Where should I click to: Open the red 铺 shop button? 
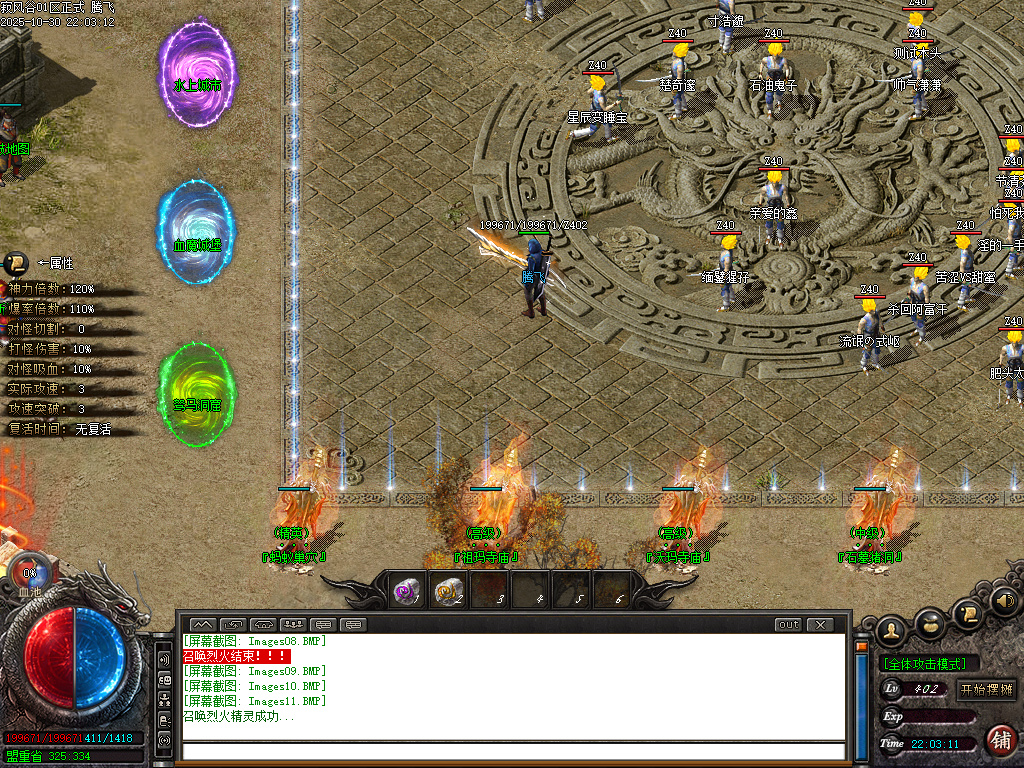pos(1000,739)
